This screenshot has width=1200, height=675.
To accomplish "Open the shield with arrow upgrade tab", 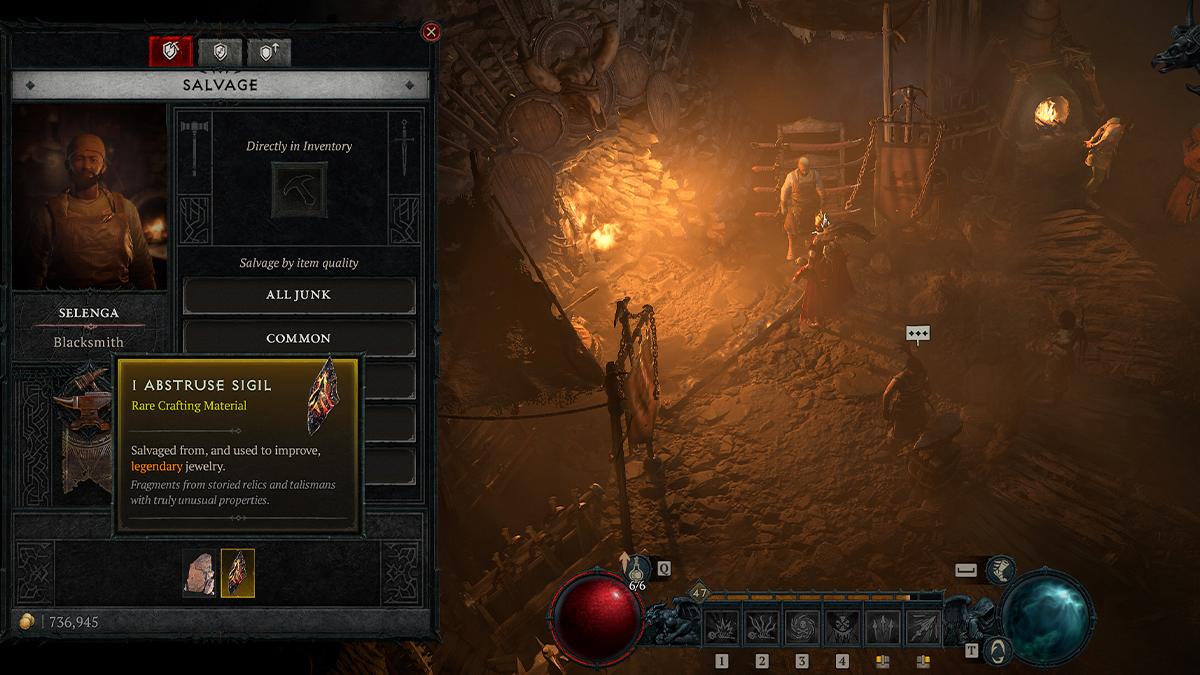I will 269,52.
